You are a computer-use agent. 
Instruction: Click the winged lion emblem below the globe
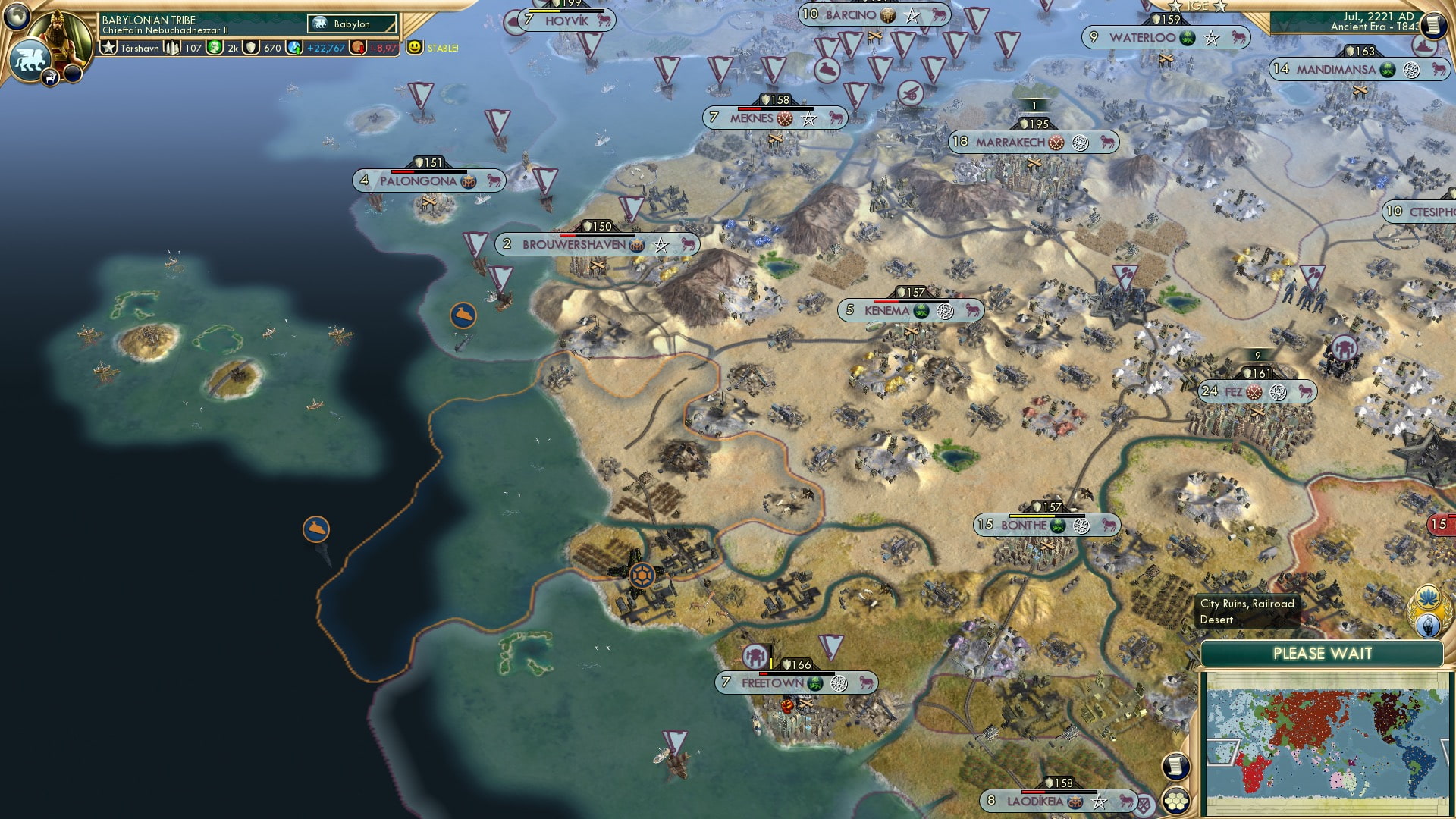tap(30, 59)
